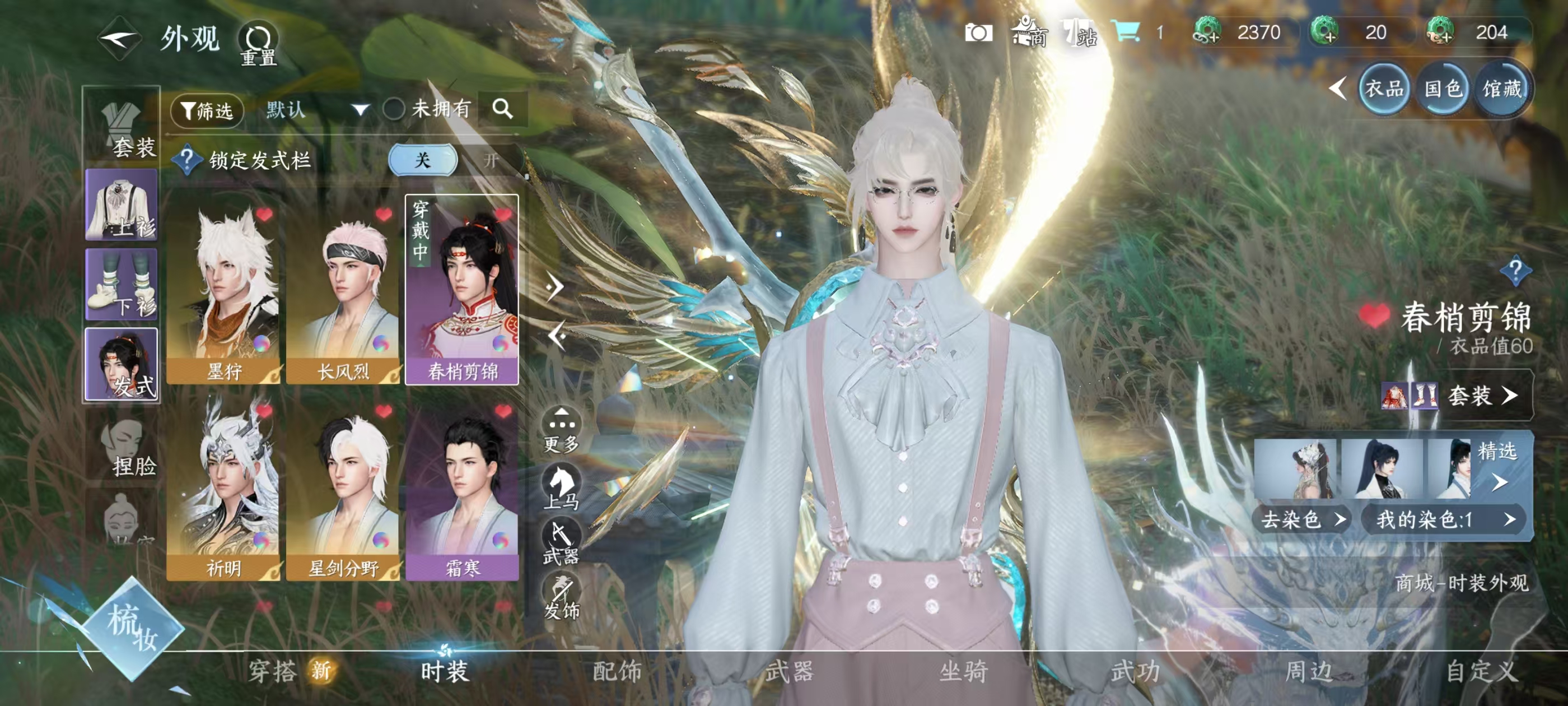1568x706 pixels.
Task: Switch the 锁定发式栏 toggle to 开
Action: [492, 160]
